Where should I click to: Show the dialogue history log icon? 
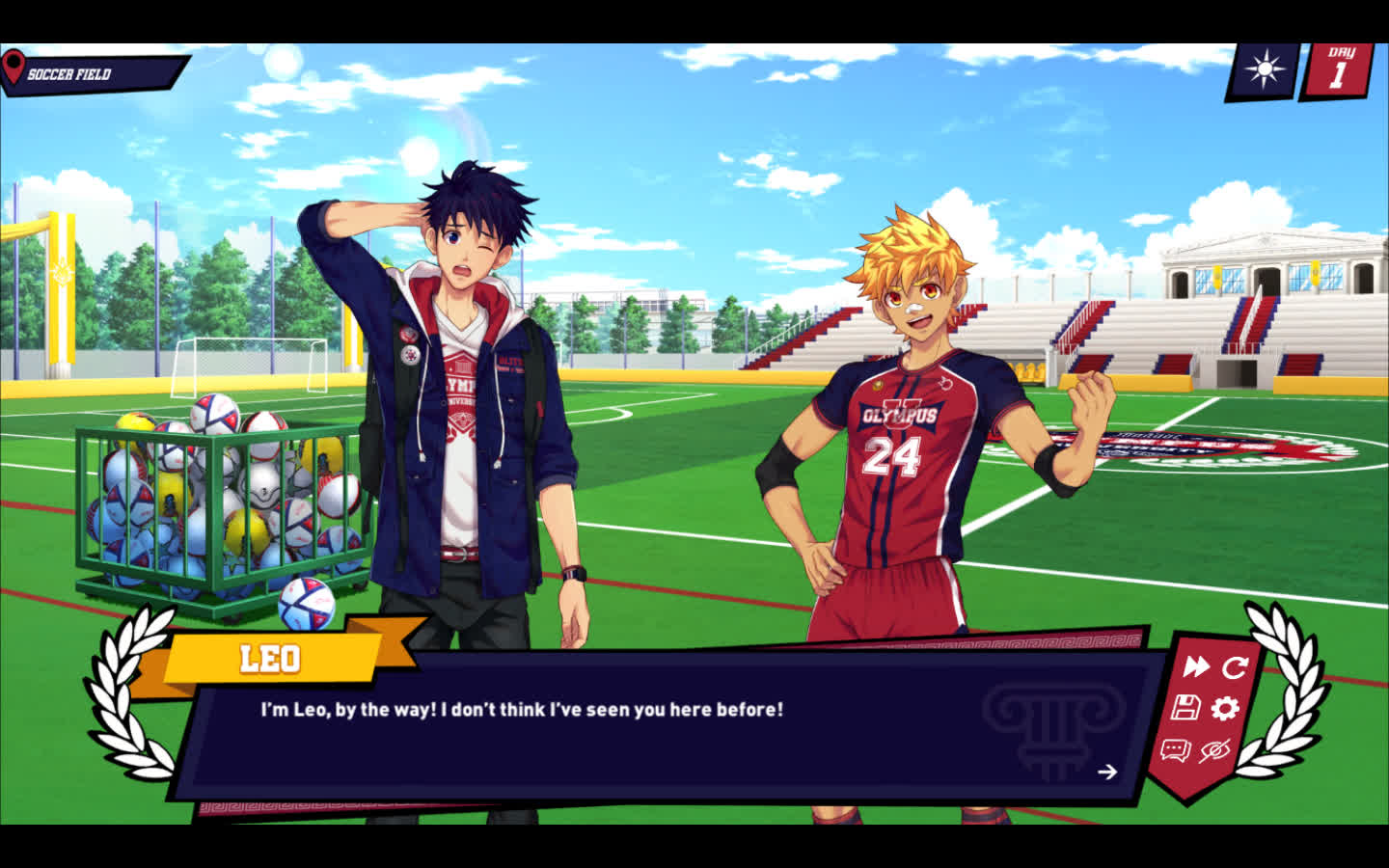[x=1175, y=750]
